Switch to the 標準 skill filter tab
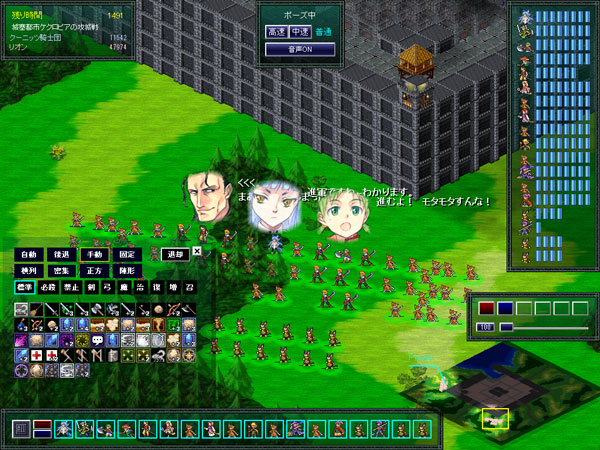The height and width of the screenshot is (450, 600). (x=24, y=287)
